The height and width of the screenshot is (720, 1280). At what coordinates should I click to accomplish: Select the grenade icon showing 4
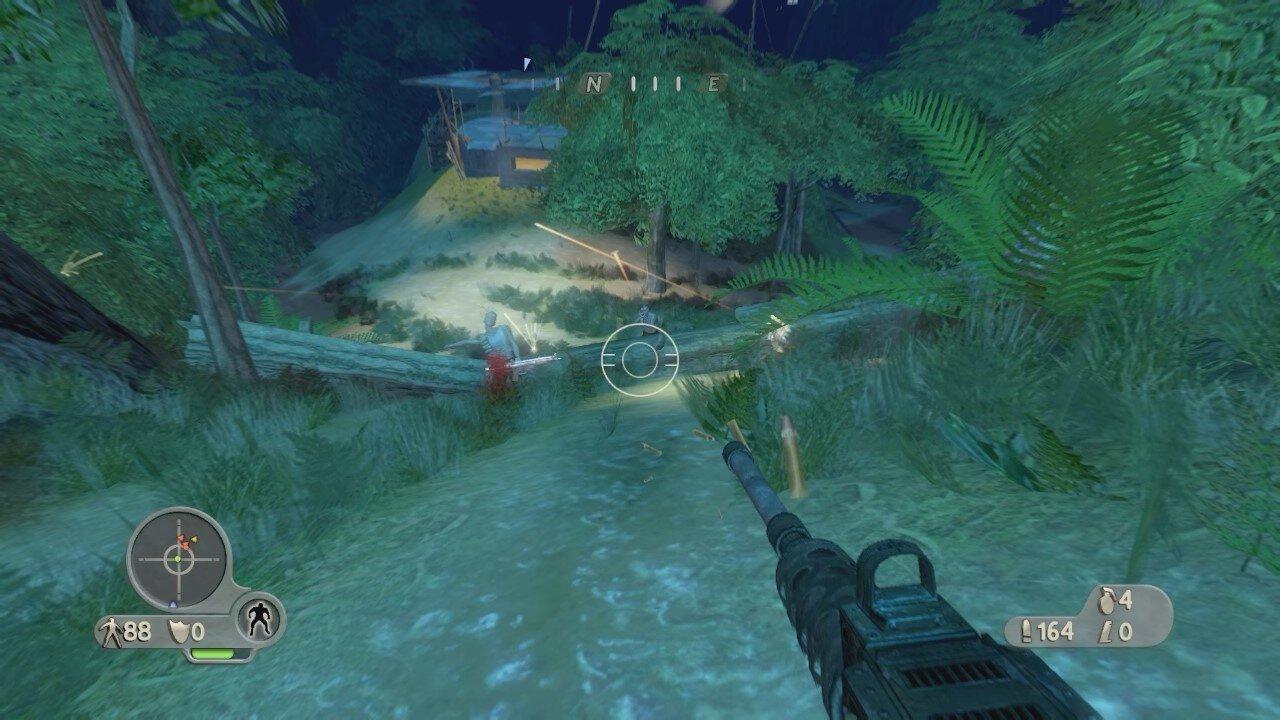1104,602
